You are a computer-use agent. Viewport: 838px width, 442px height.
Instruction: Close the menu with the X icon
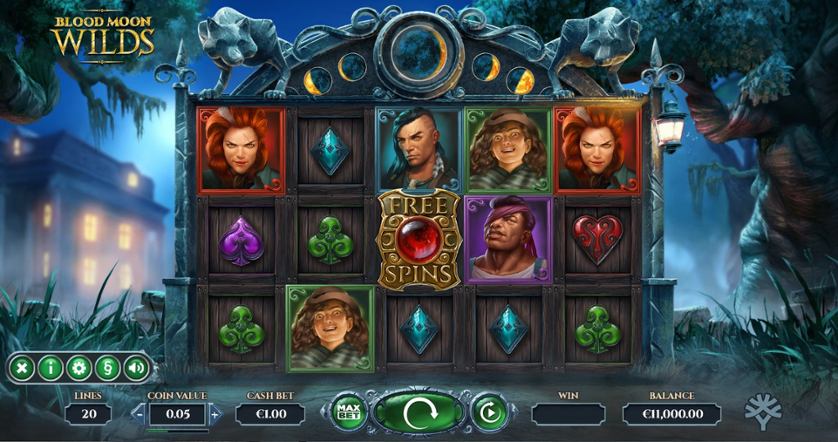tap(20, 368)
